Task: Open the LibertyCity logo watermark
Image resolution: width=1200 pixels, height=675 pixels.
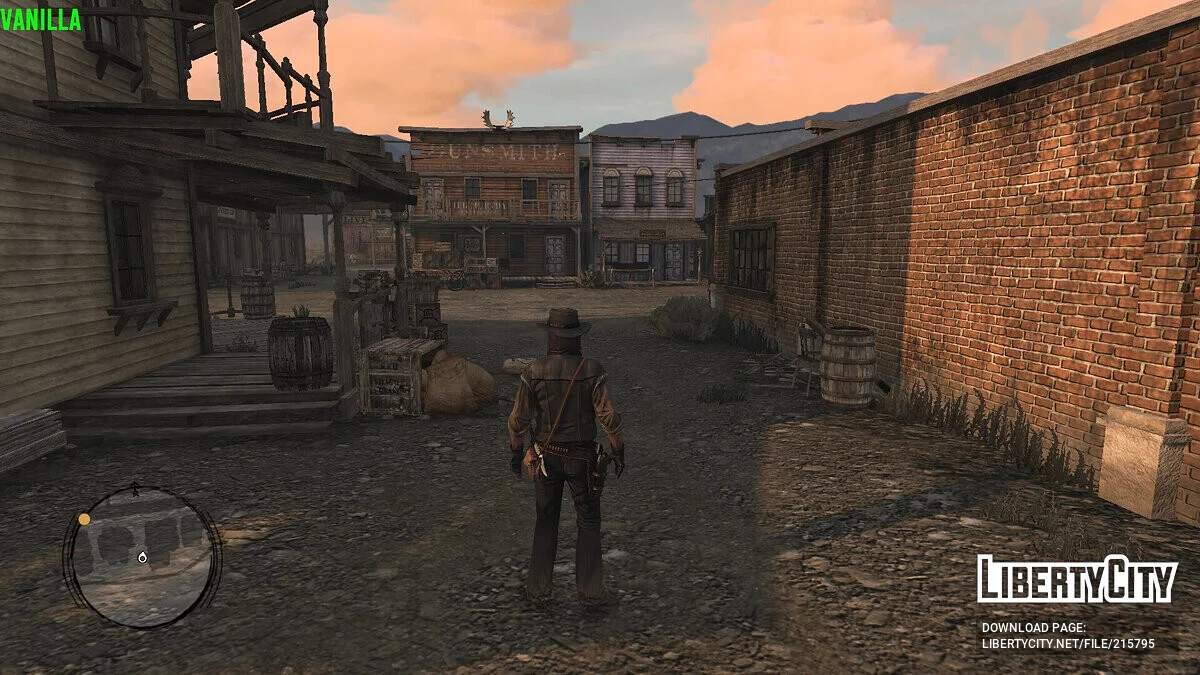Action: [x=1076, y=579]
